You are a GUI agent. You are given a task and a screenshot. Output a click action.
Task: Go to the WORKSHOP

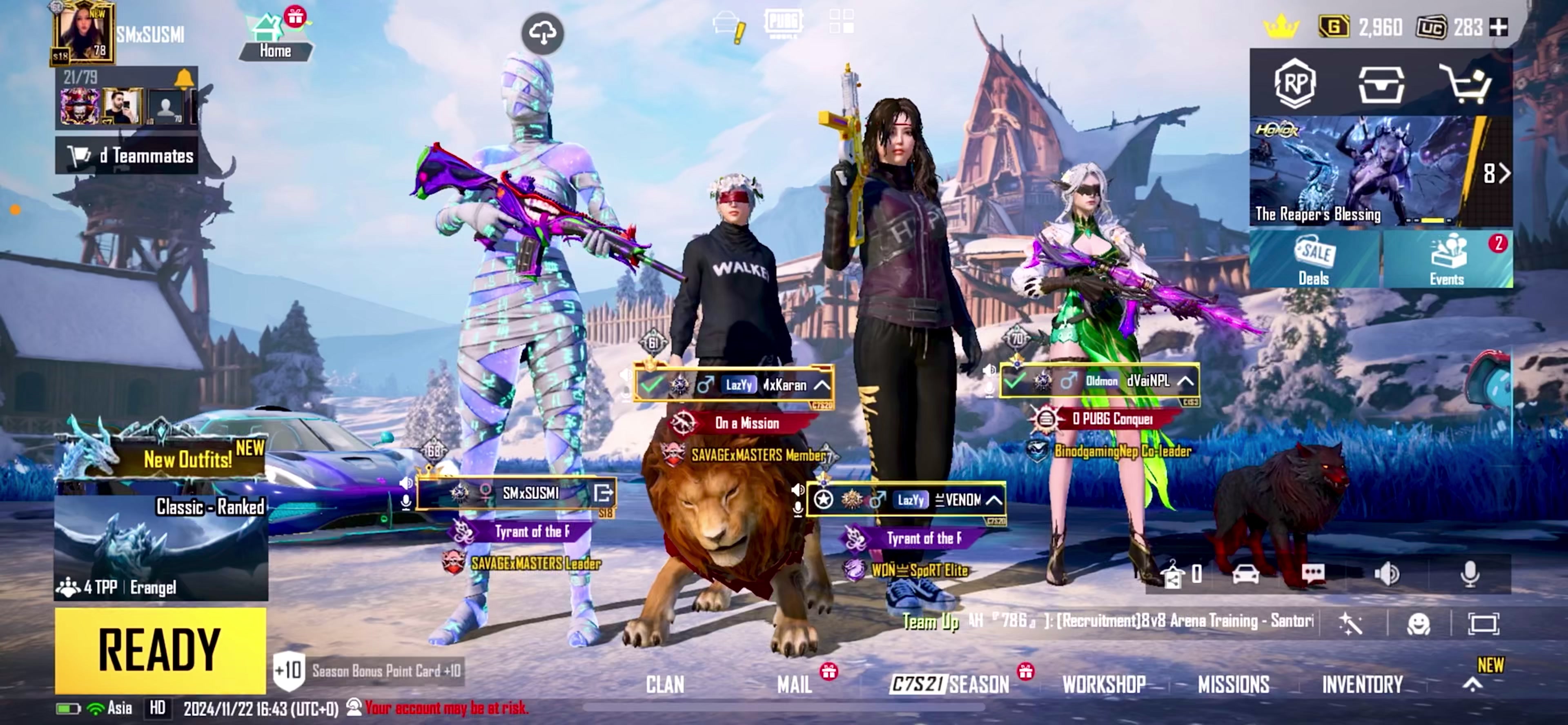1104,685
